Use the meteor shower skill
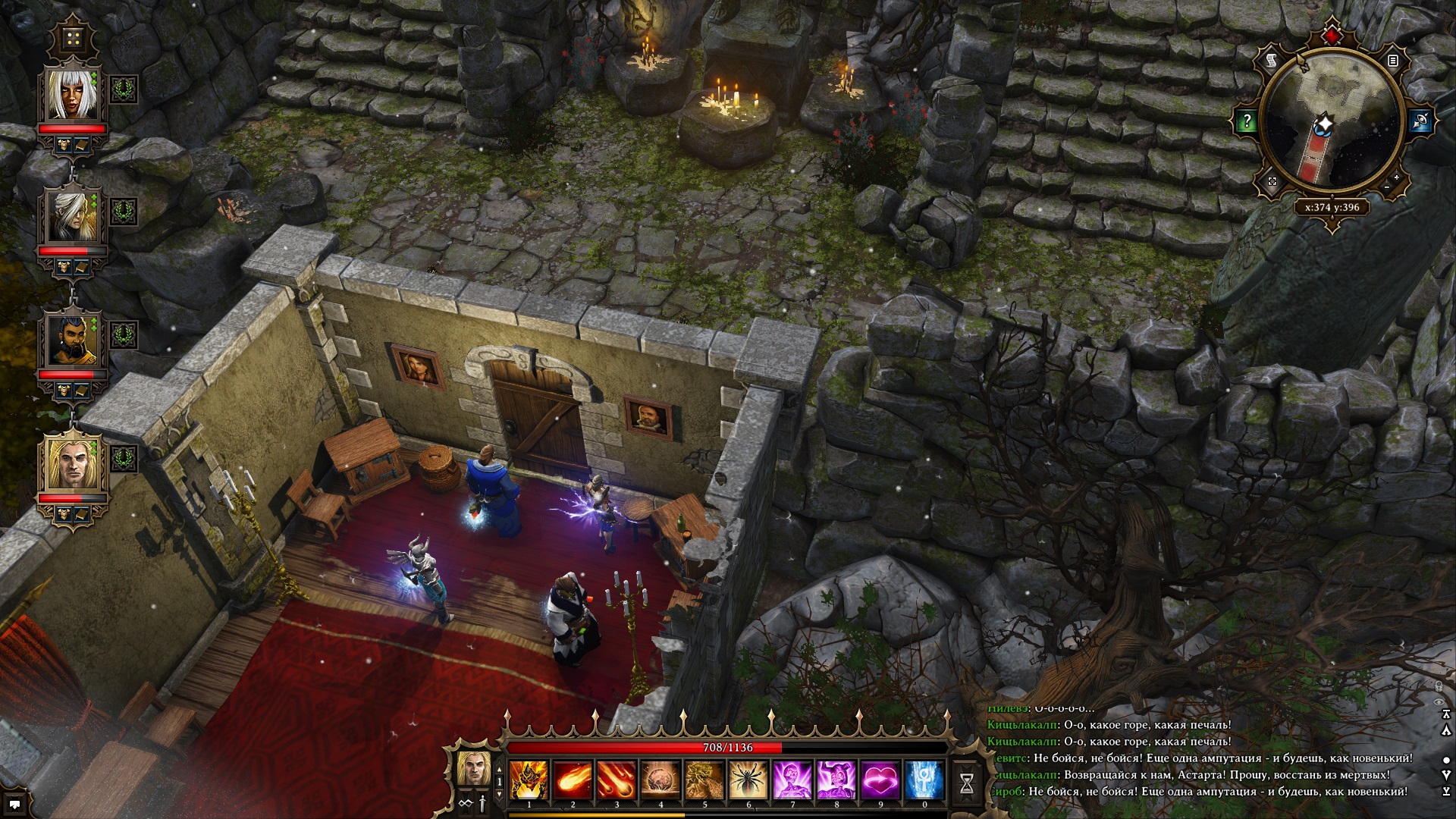The width and height of the screenshot is (1456, 819). point(617,780)
